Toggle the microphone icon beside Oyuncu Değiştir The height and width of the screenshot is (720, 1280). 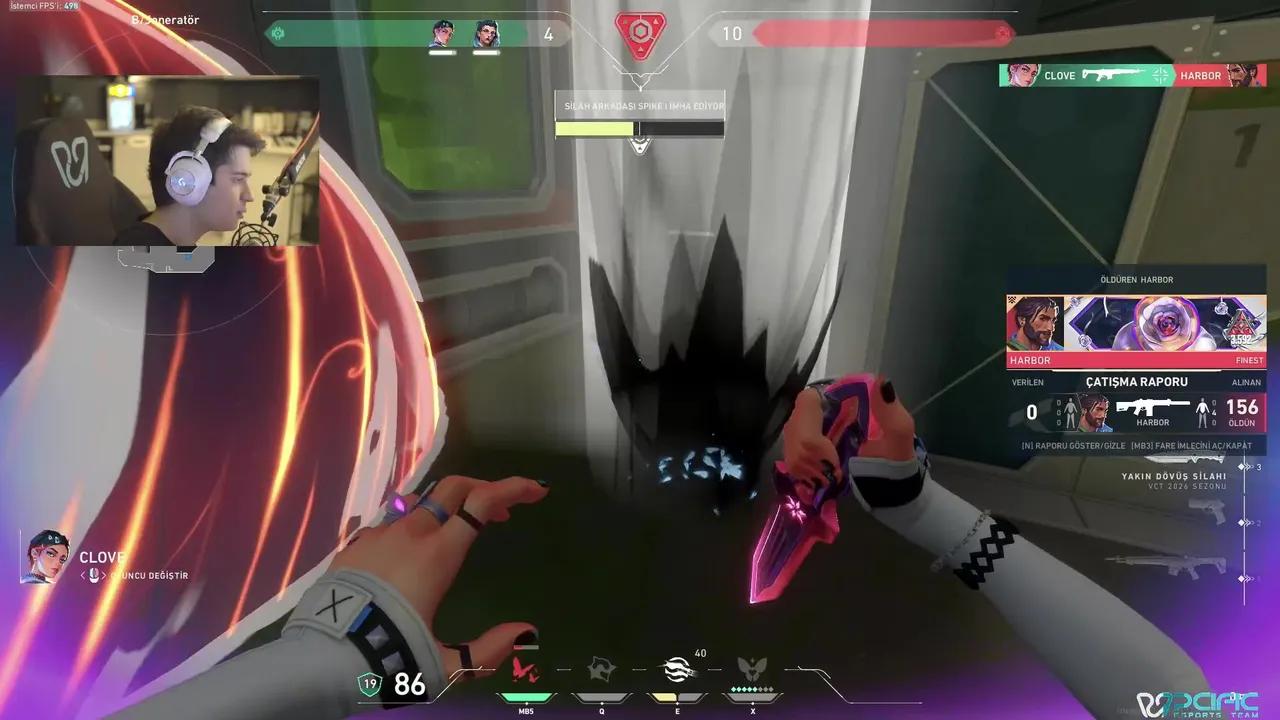point(94,575)
